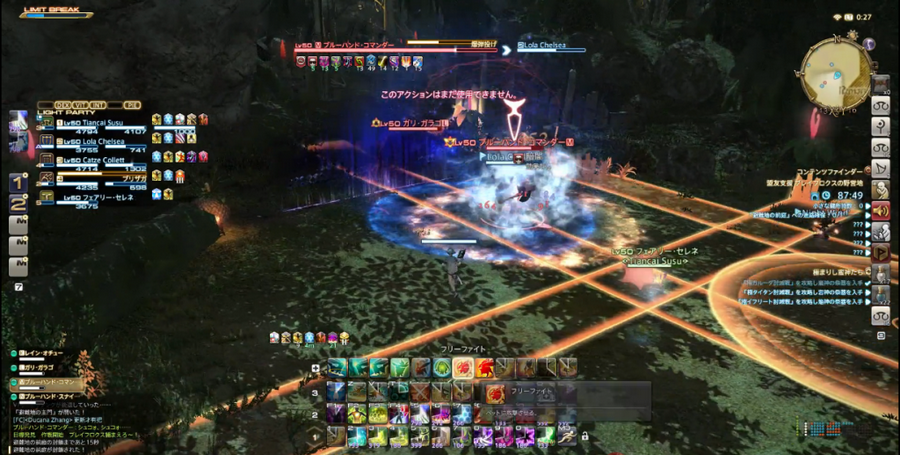
Task: Select the fairy Selene's party row
Action: [100, 197]
